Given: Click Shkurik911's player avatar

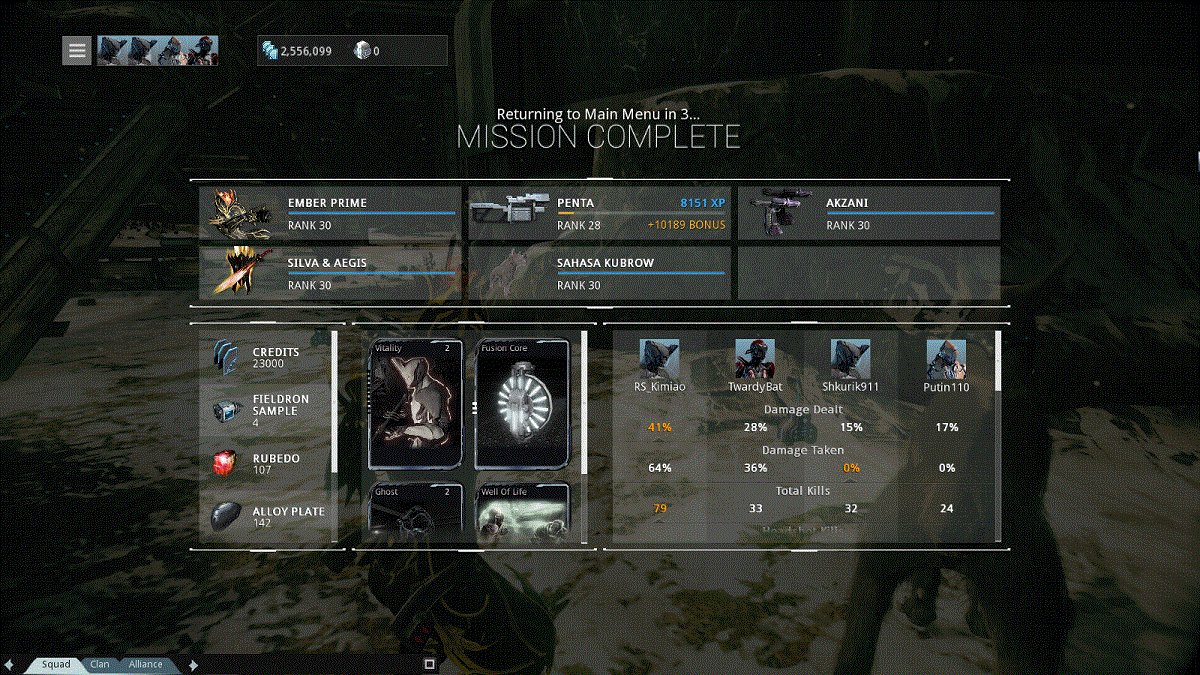Looking at the screenshot, I should pyautogui.click(x=850, y=359).
